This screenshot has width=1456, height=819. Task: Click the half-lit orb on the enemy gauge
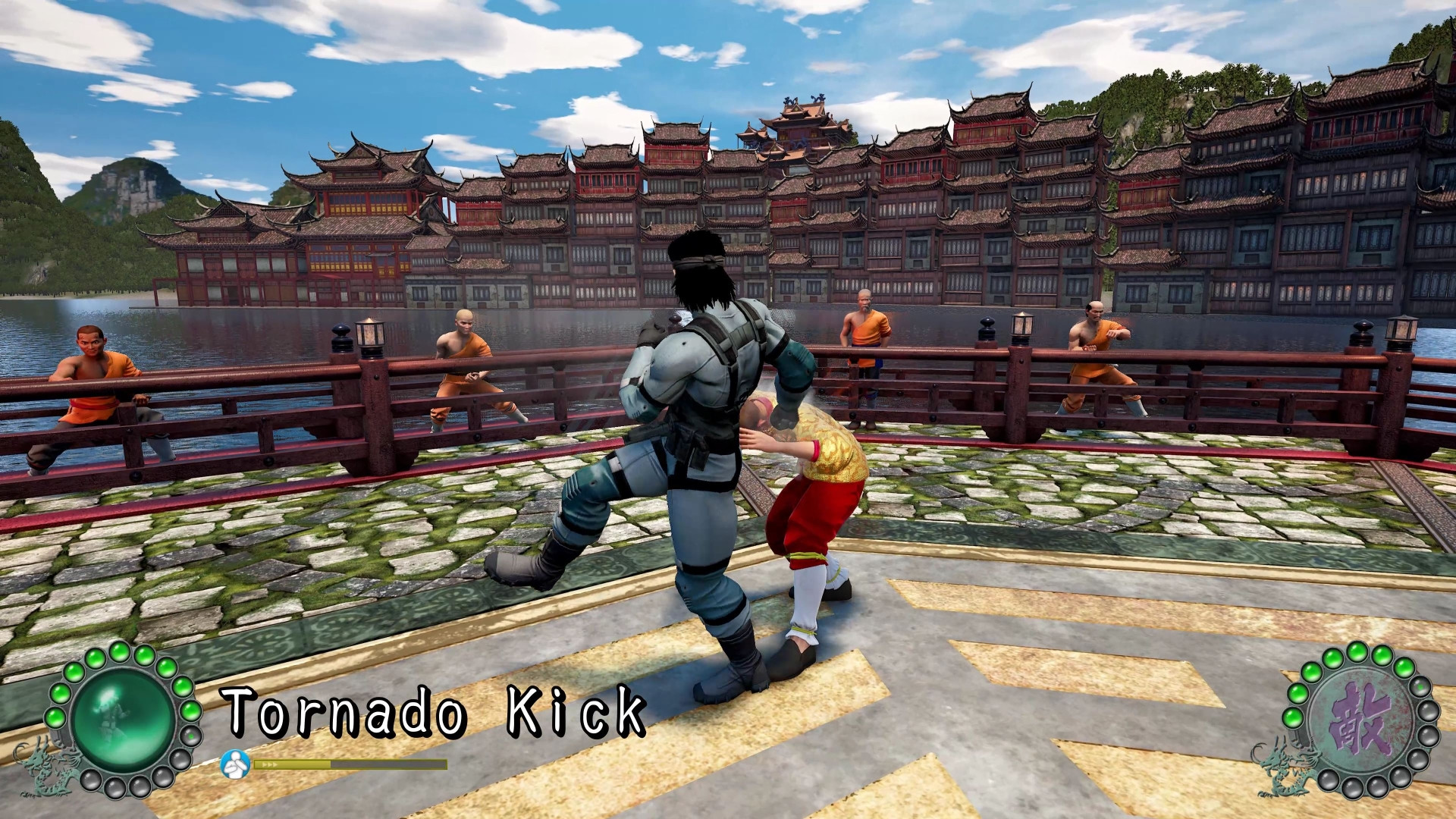pos(1419,687)
